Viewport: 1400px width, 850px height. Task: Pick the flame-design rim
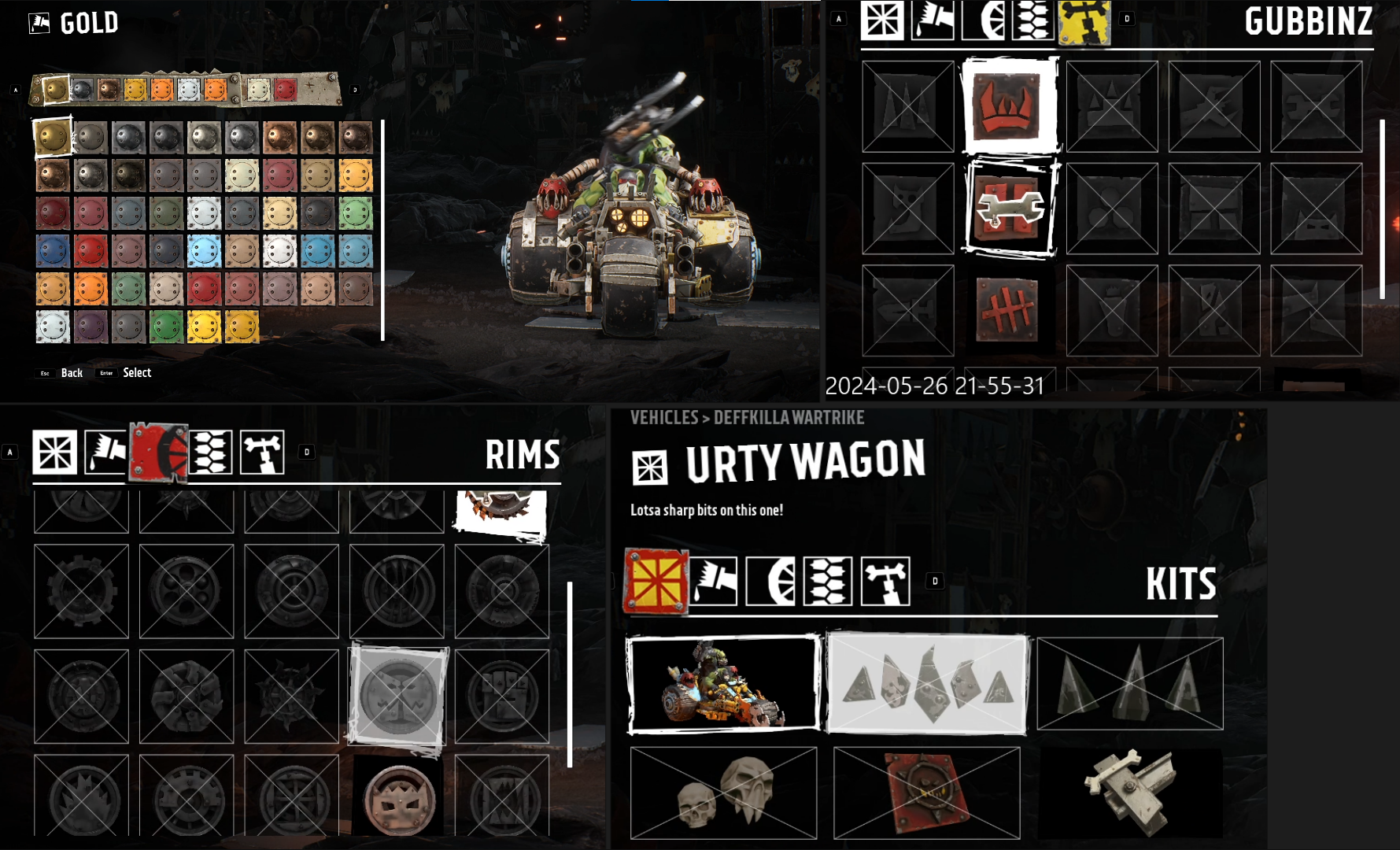pos(81,796)
